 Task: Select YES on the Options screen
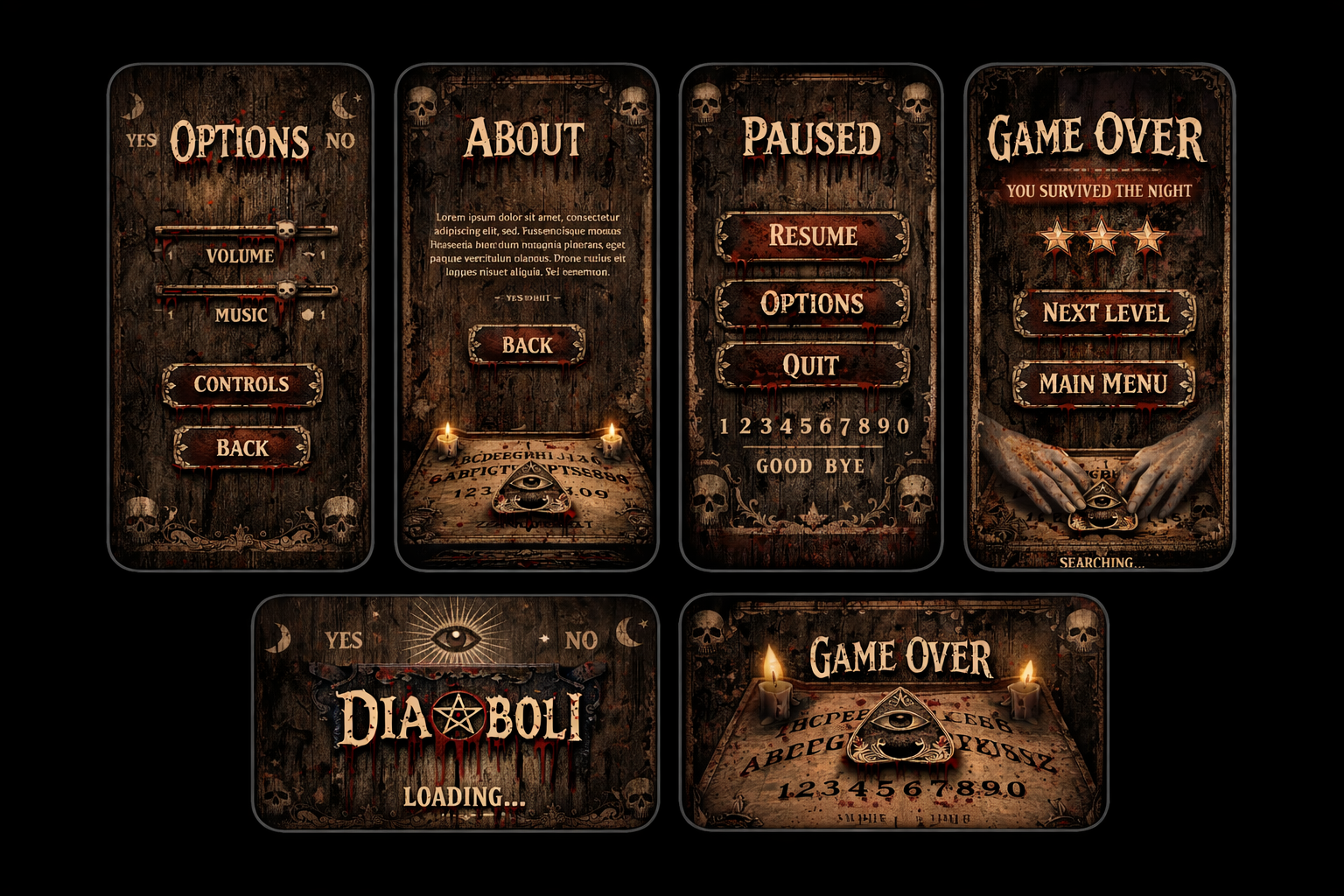coord(142,139)
